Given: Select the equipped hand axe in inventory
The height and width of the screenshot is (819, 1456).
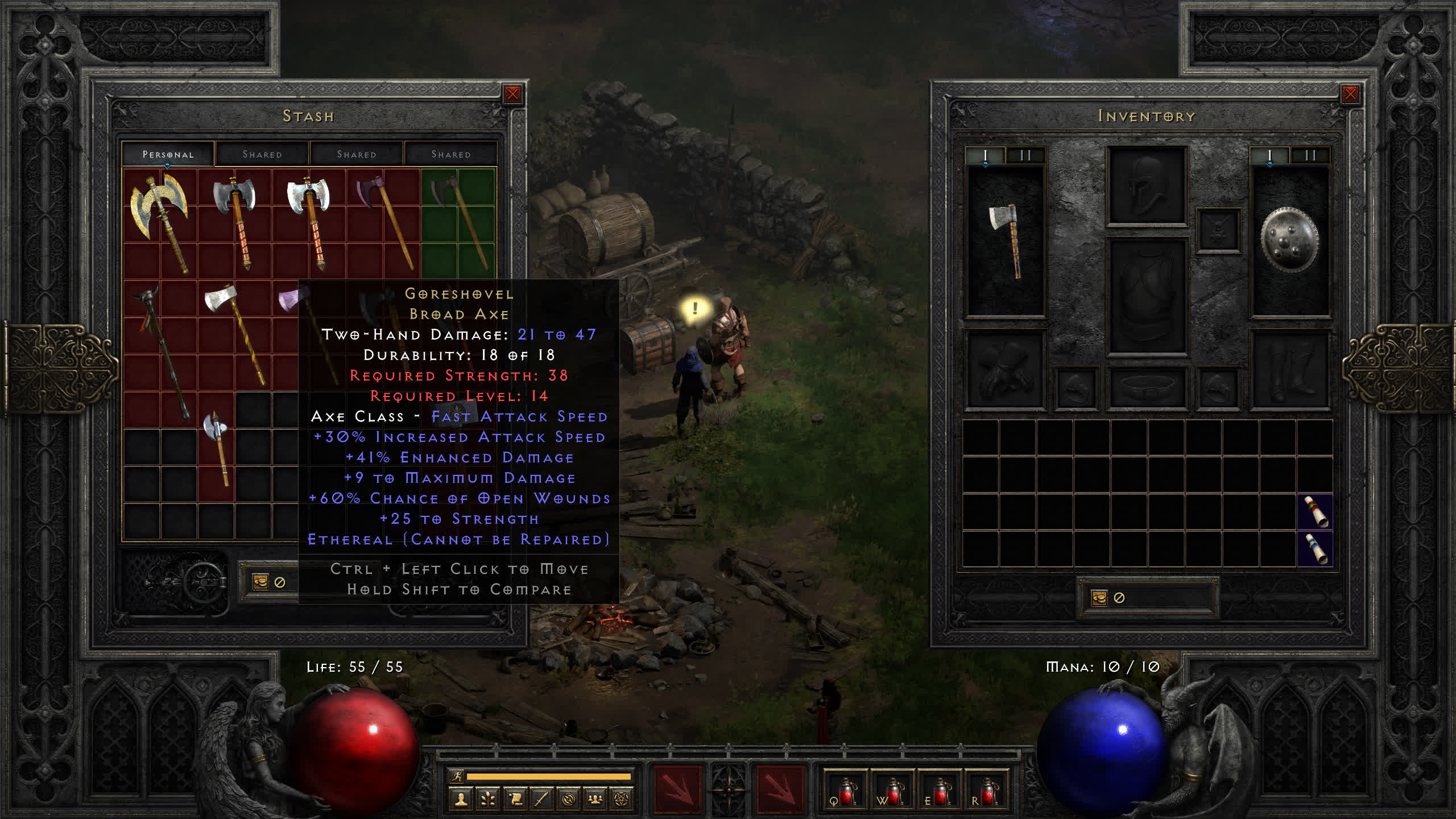Looking at the screenshot, I should coord(1006,241).
